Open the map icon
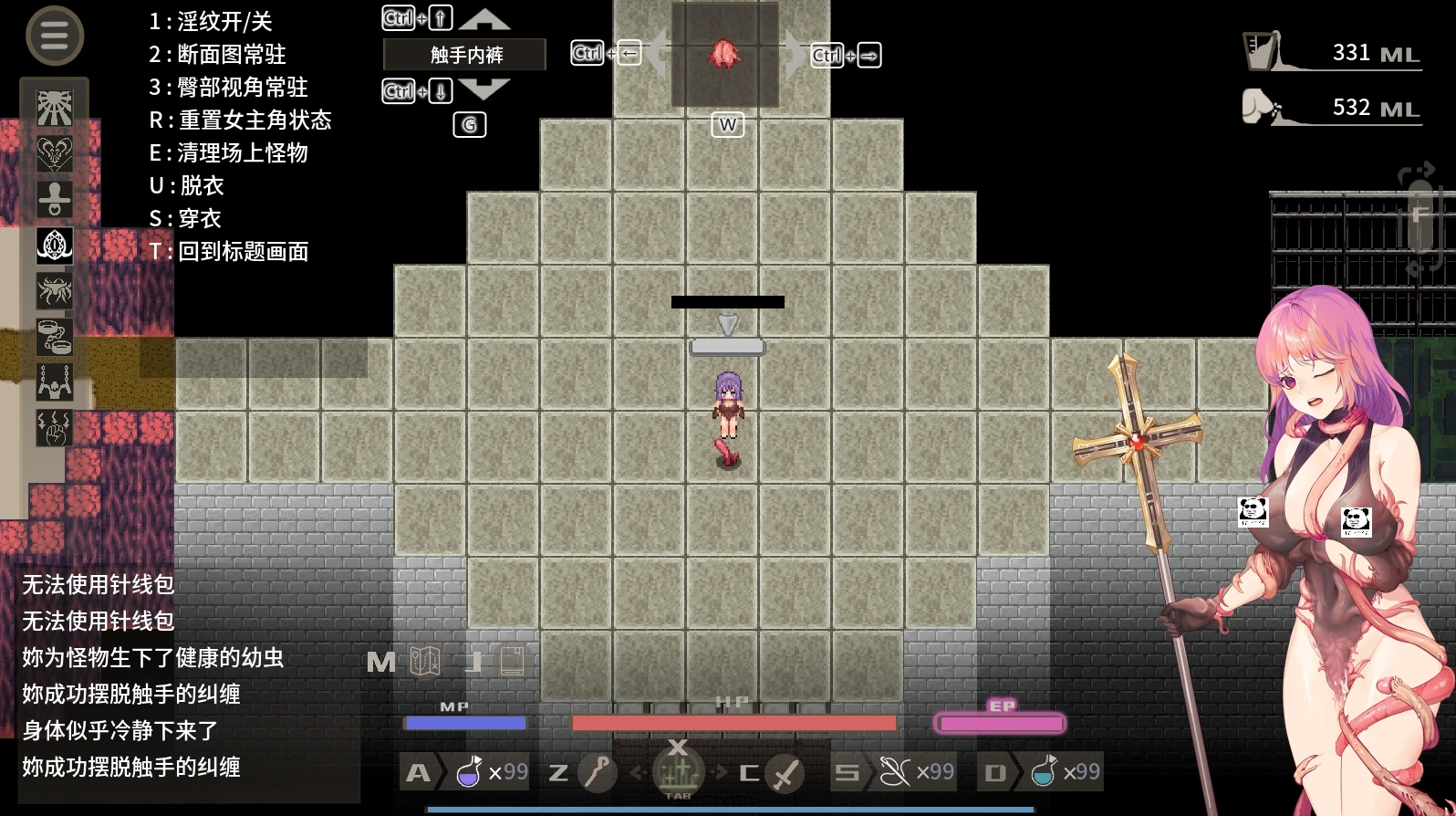The image size is (1456, 816). pyautogui.click(x=425, y=661)
